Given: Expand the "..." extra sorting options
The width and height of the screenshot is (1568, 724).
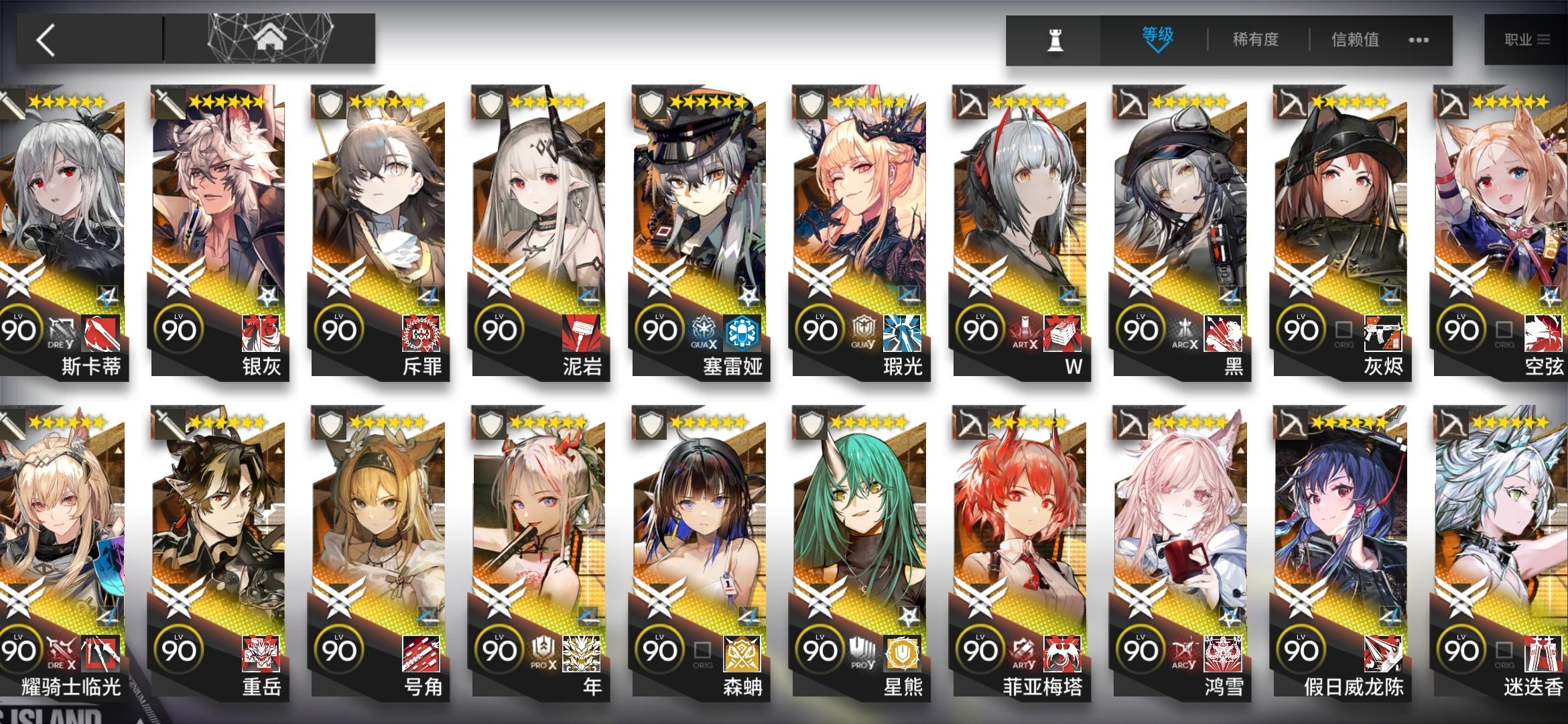Looking at the screenshot, I should [x=1419, y=40].
